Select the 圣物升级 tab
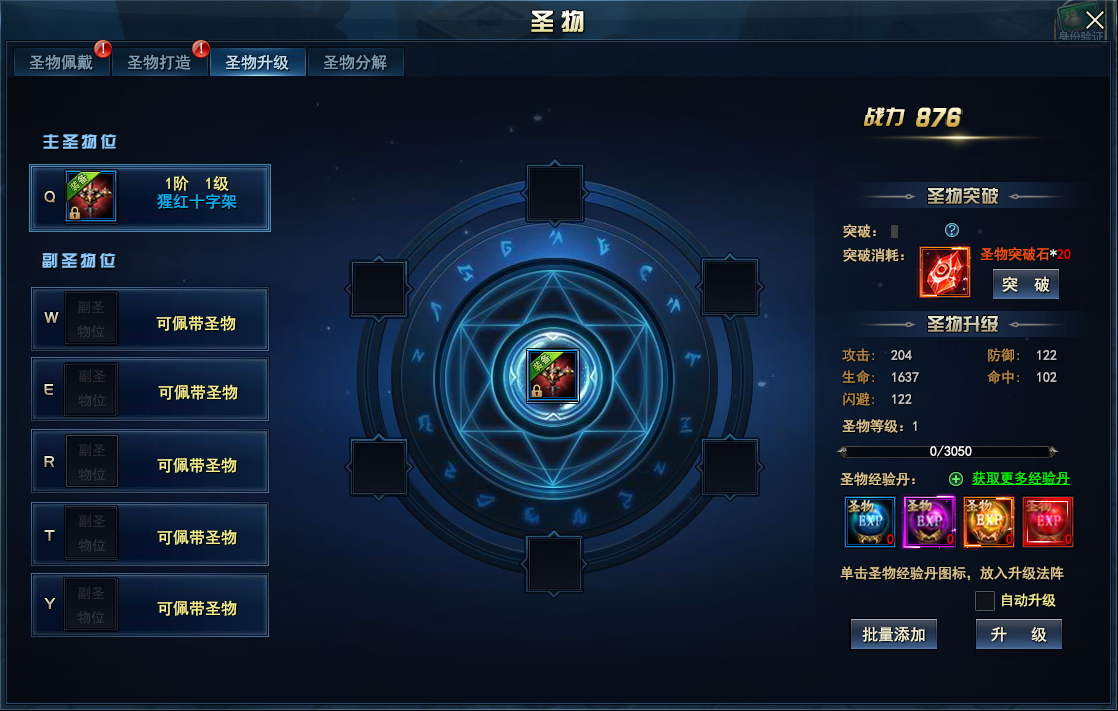 click(x=257, y=63)
